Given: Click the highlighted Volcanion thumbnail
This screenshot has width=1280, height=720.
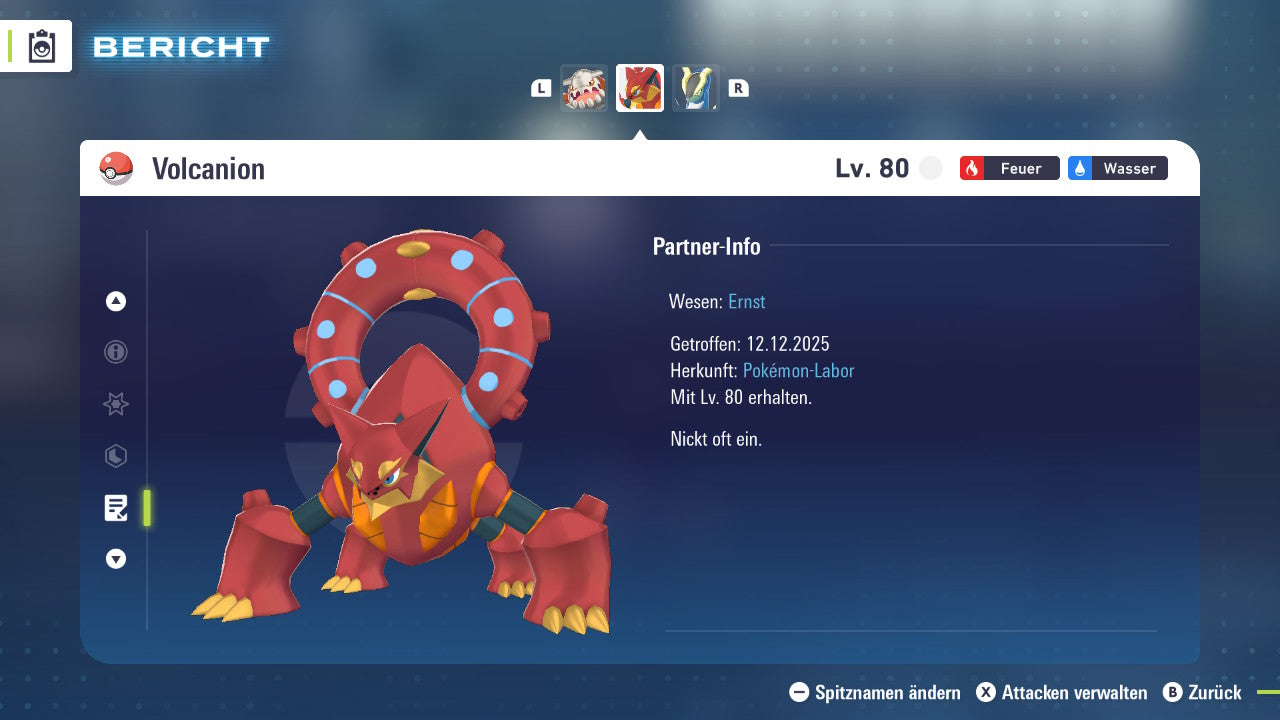Looking at the screenshot, I should [x=640, y=88].
